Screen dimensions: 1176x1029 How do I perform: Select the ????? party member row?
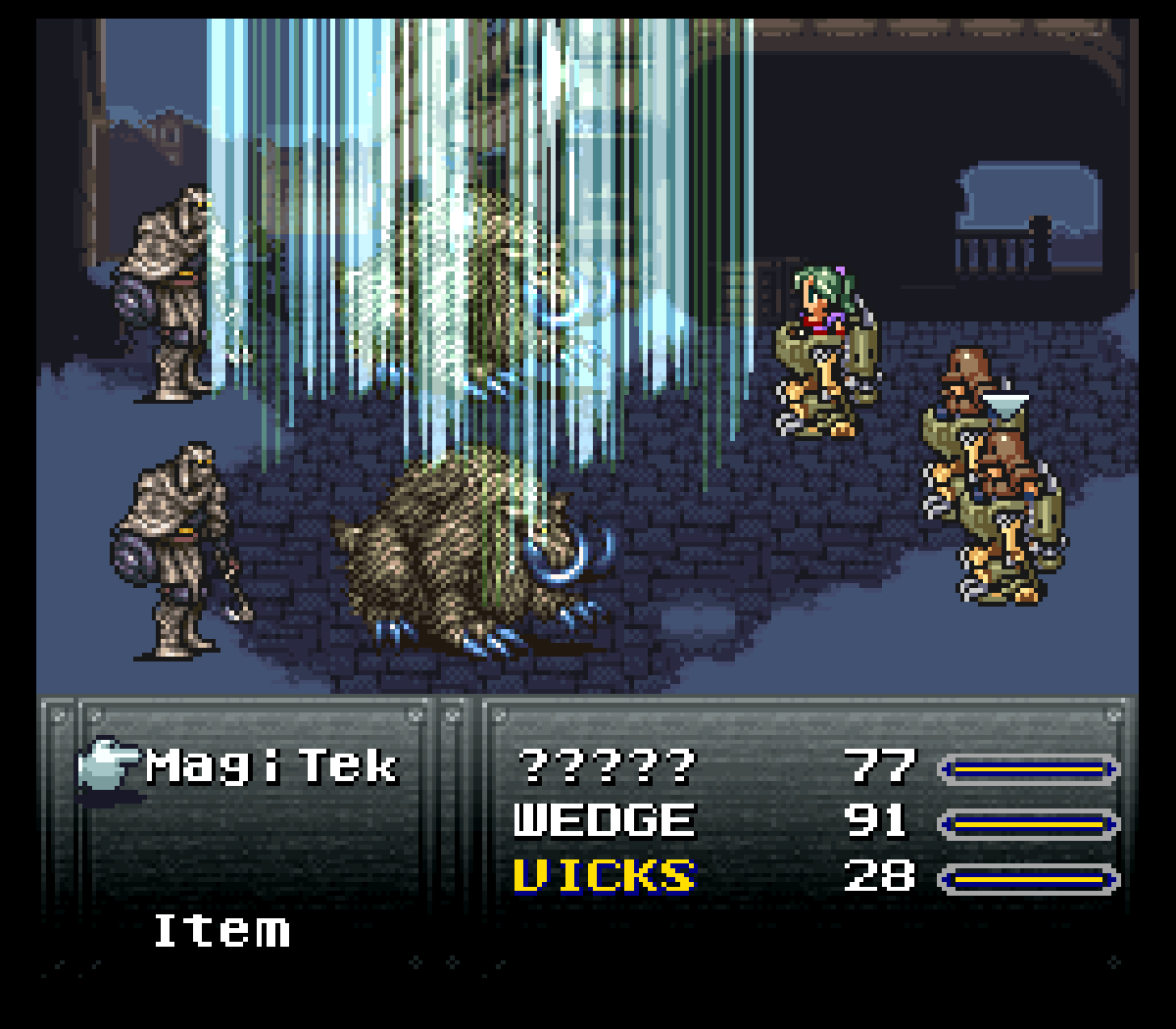click(x=606, y=766)
